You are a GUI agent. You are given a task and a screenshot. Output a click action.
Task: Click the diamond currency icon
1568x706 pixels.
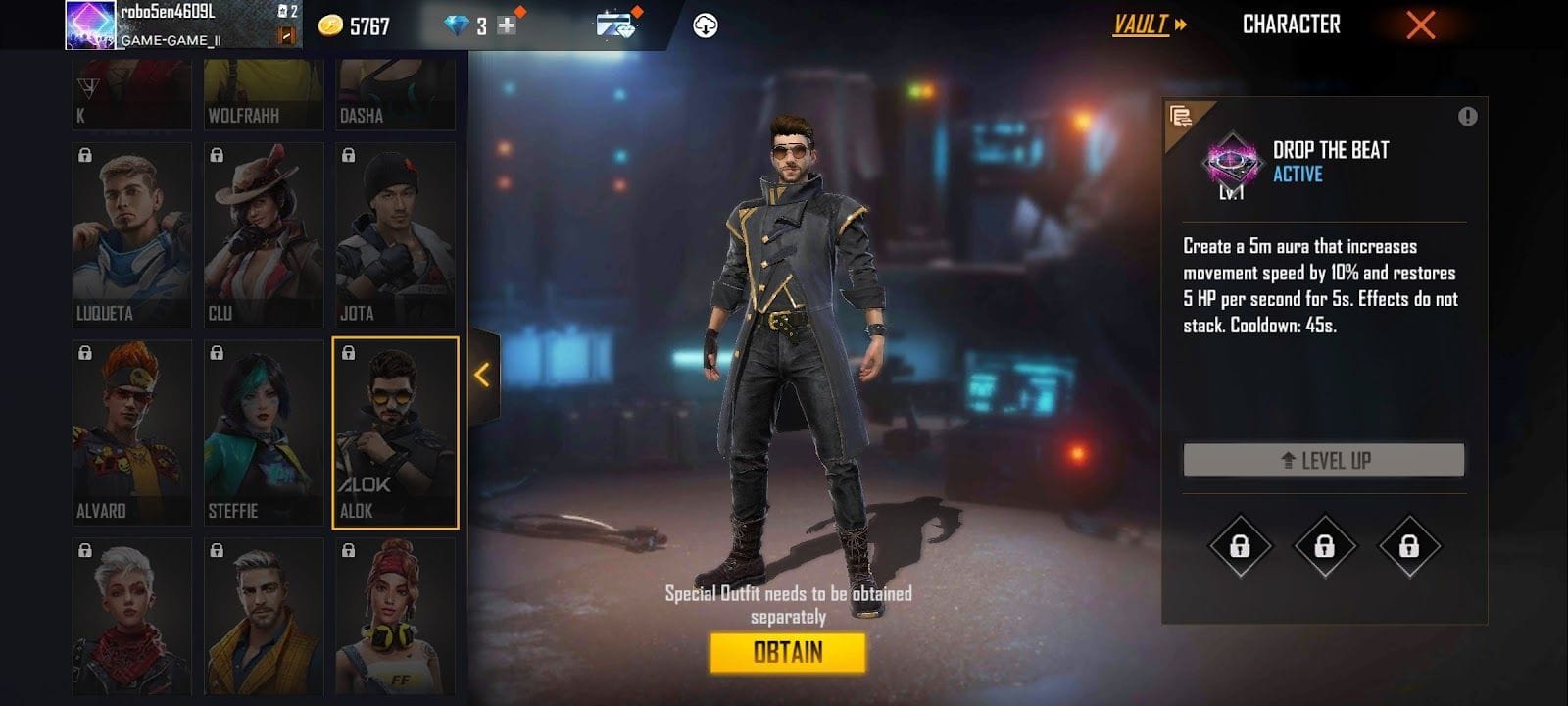[x=457, y=26]
